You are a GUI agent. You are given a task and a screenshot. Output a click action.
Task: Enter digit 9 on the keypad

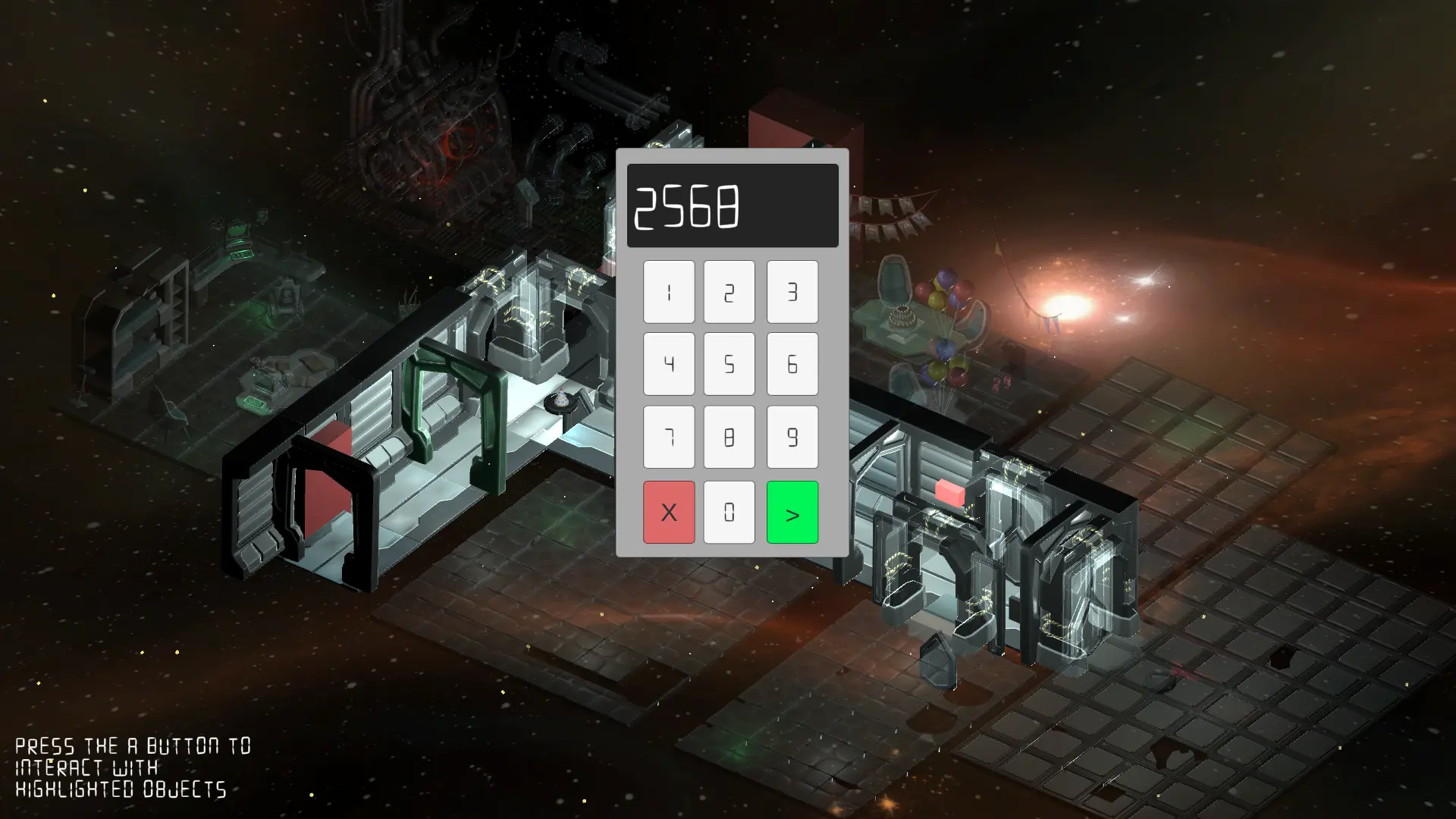click(792, 437)
